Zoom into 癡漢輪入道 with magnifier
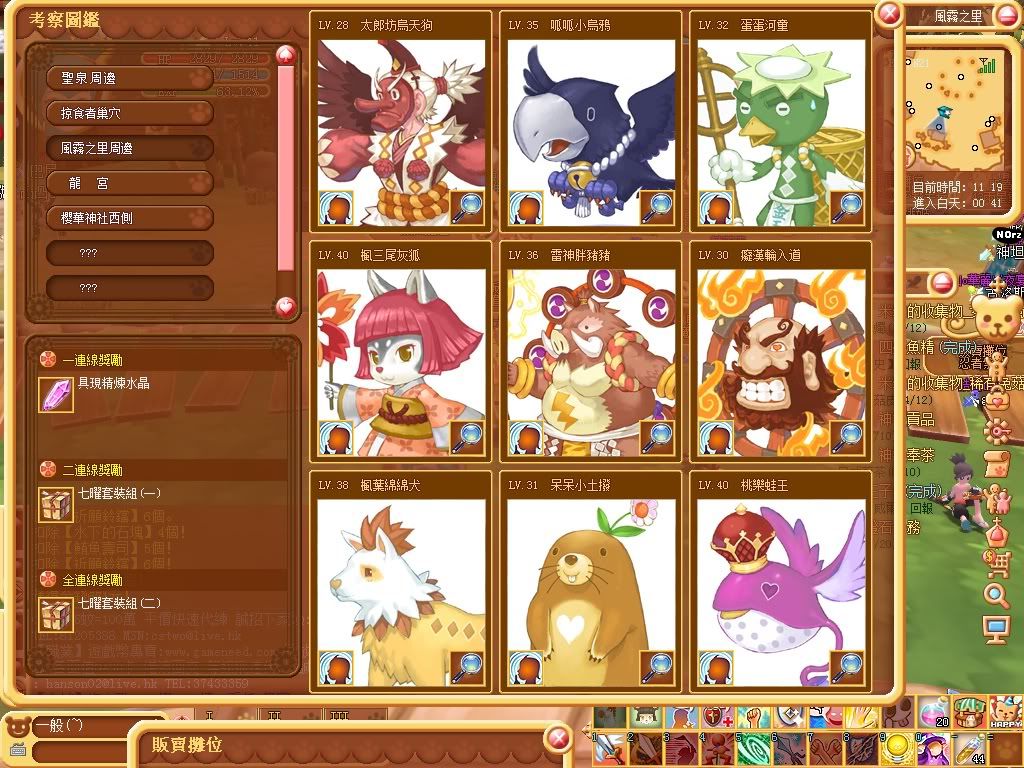The height and width of the screenshot is (768, 1024). point(847,437)
